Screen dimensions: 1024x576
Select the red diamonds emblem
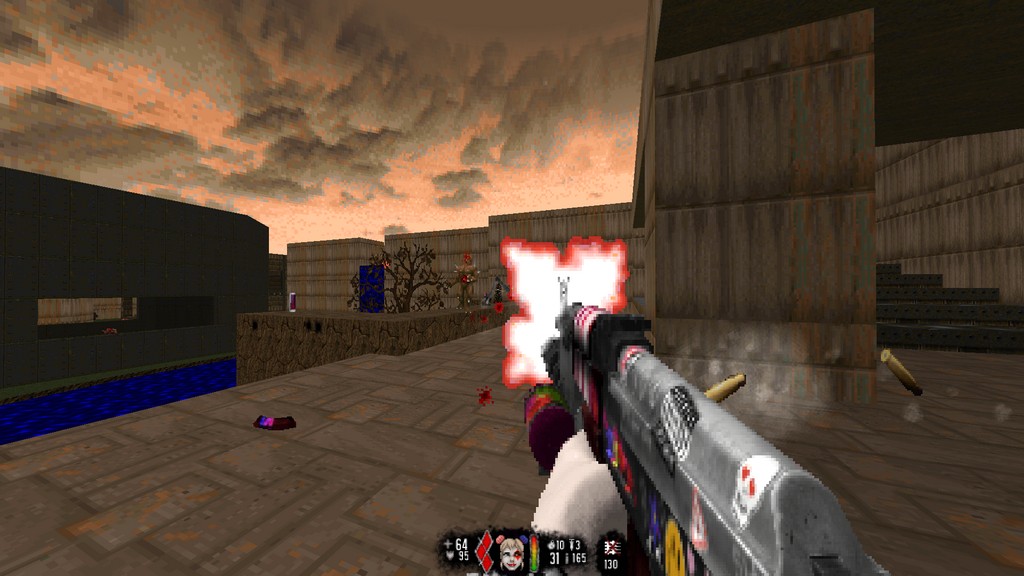coord(485,552)
